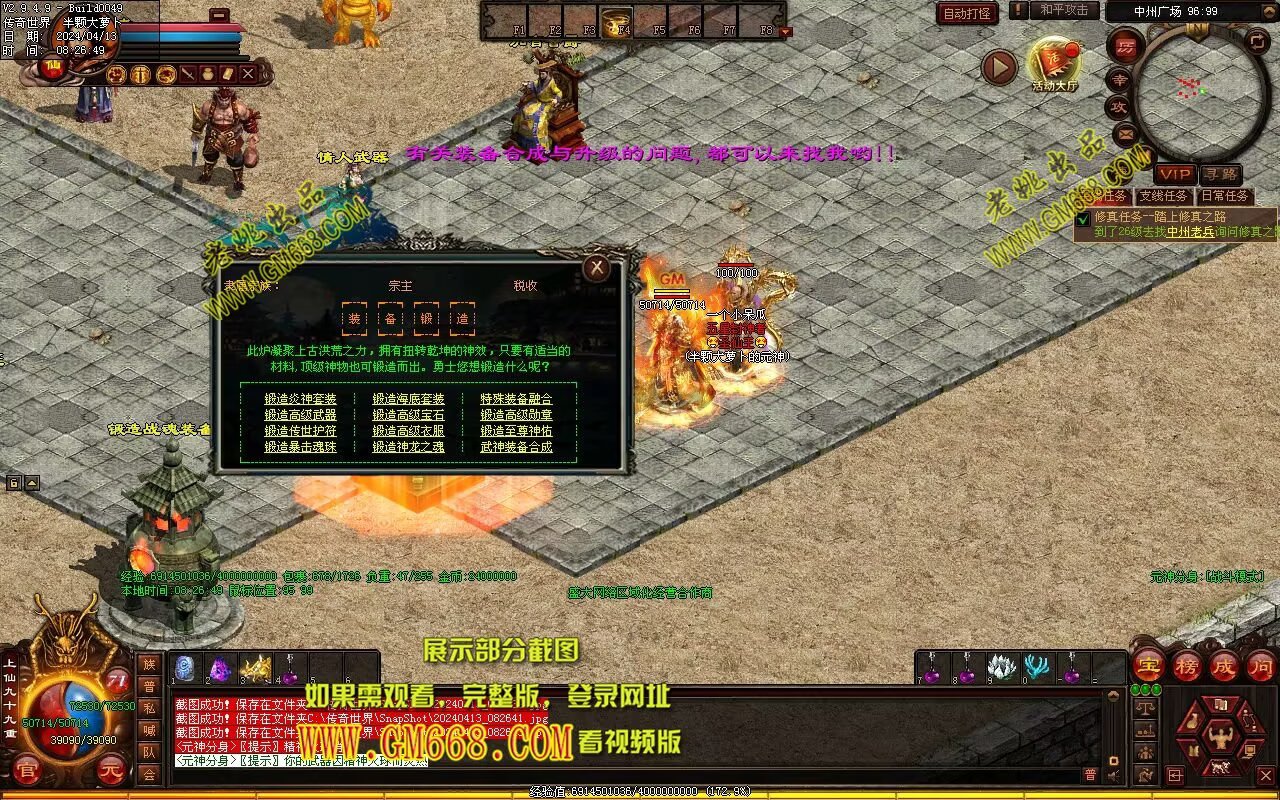Viewport: 1280px width, 800px height.
Task: Click the circular minimap
Action: click(x=1199, y=92)
